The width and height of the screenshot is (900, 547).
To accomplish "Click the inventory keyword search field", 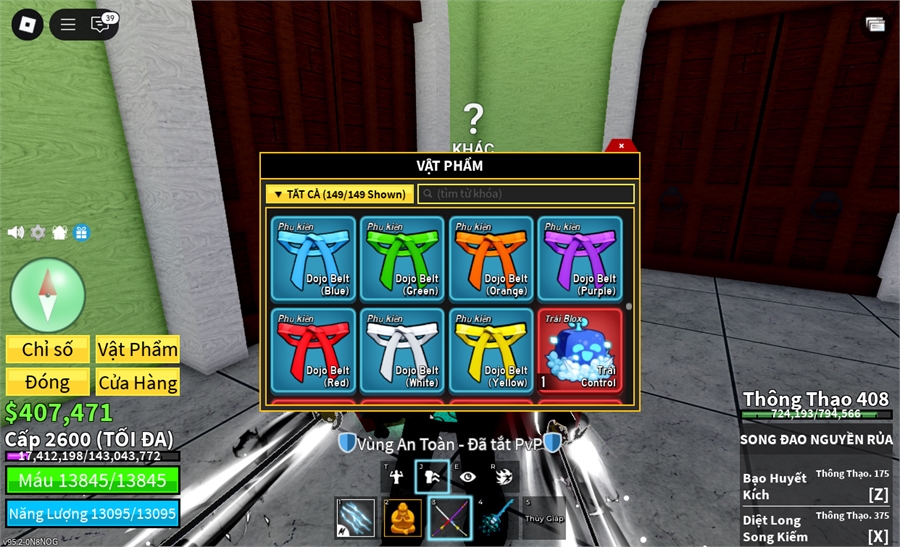I will [x=526, y=194].
